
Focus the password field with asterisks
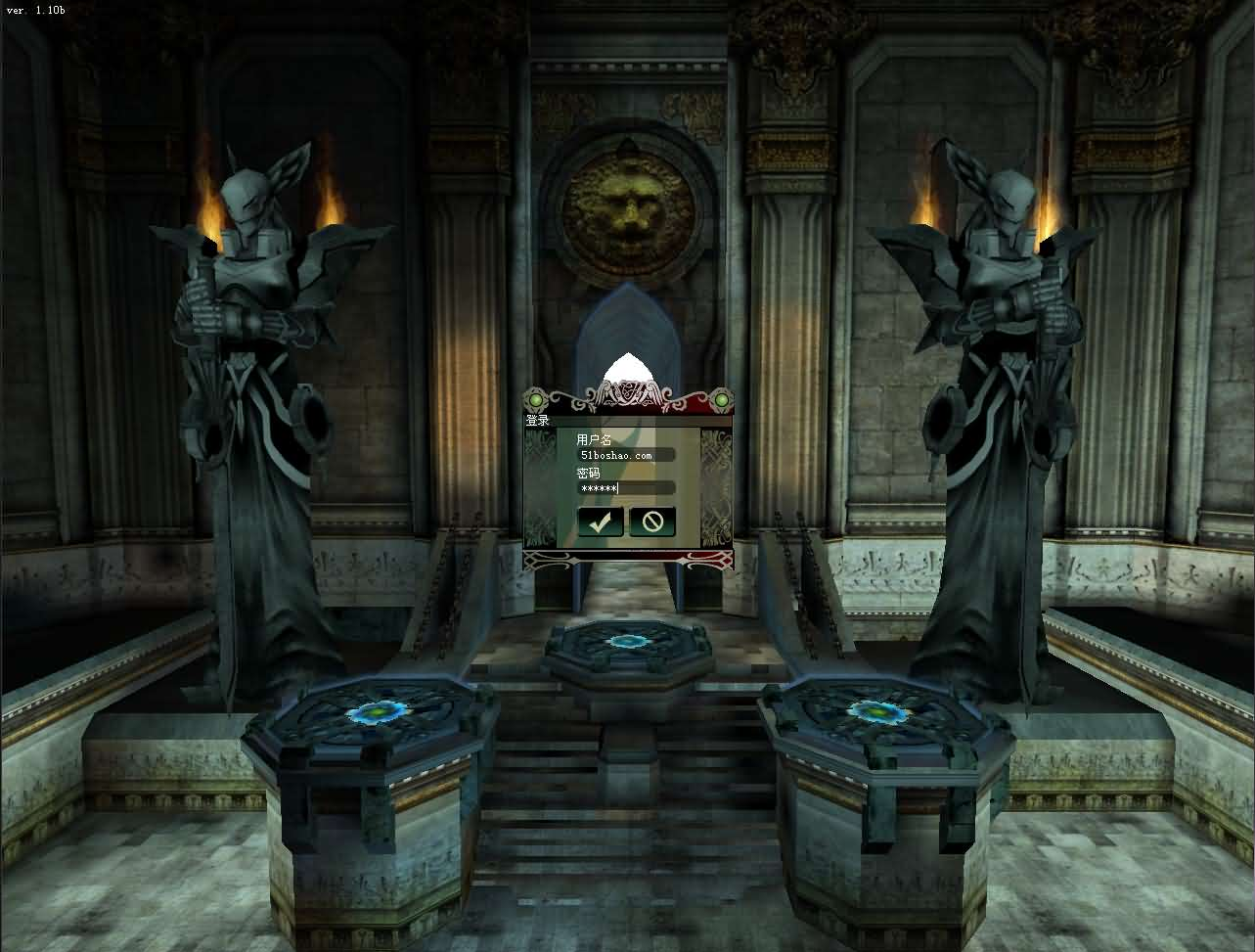(626, 487)
